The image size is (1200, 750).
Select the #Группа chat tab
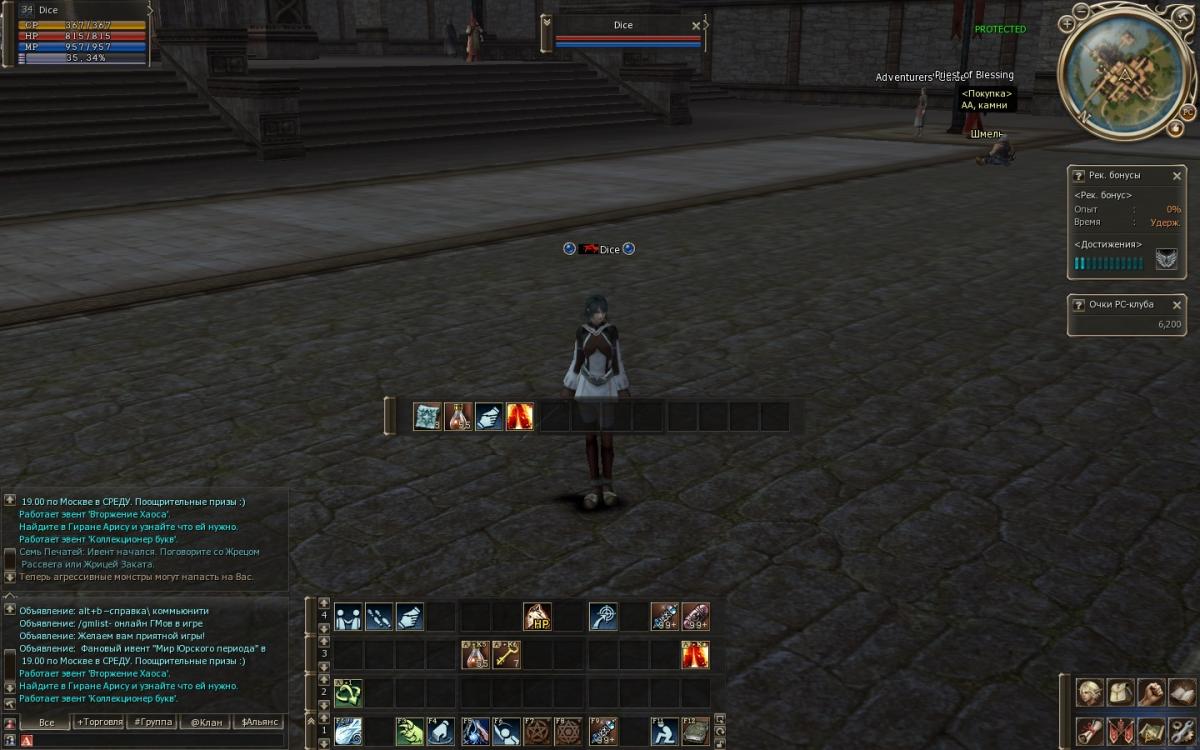(x=151, y=722)
